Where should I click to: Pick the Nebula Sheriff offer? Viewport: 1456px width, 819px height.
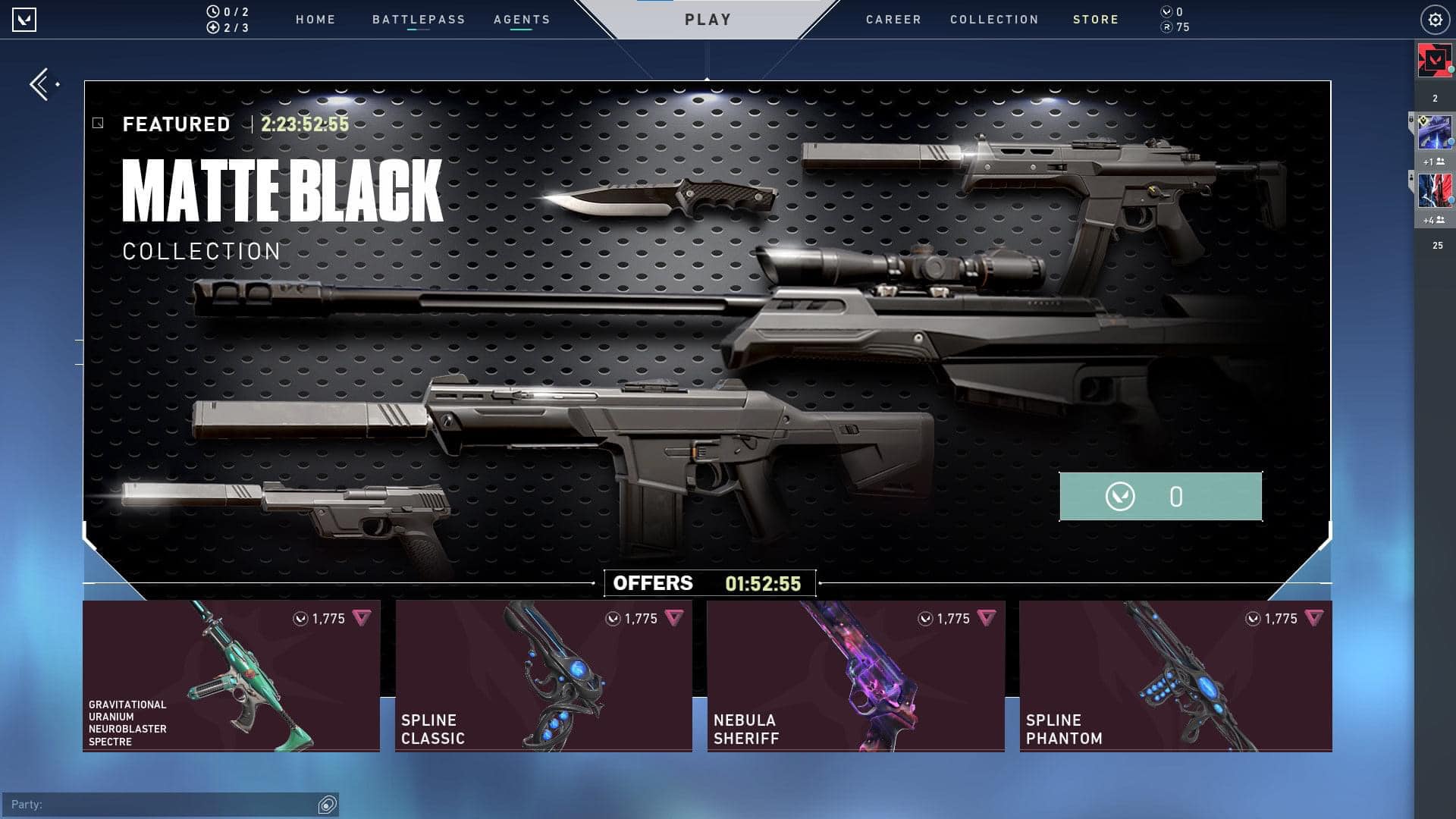855,676
